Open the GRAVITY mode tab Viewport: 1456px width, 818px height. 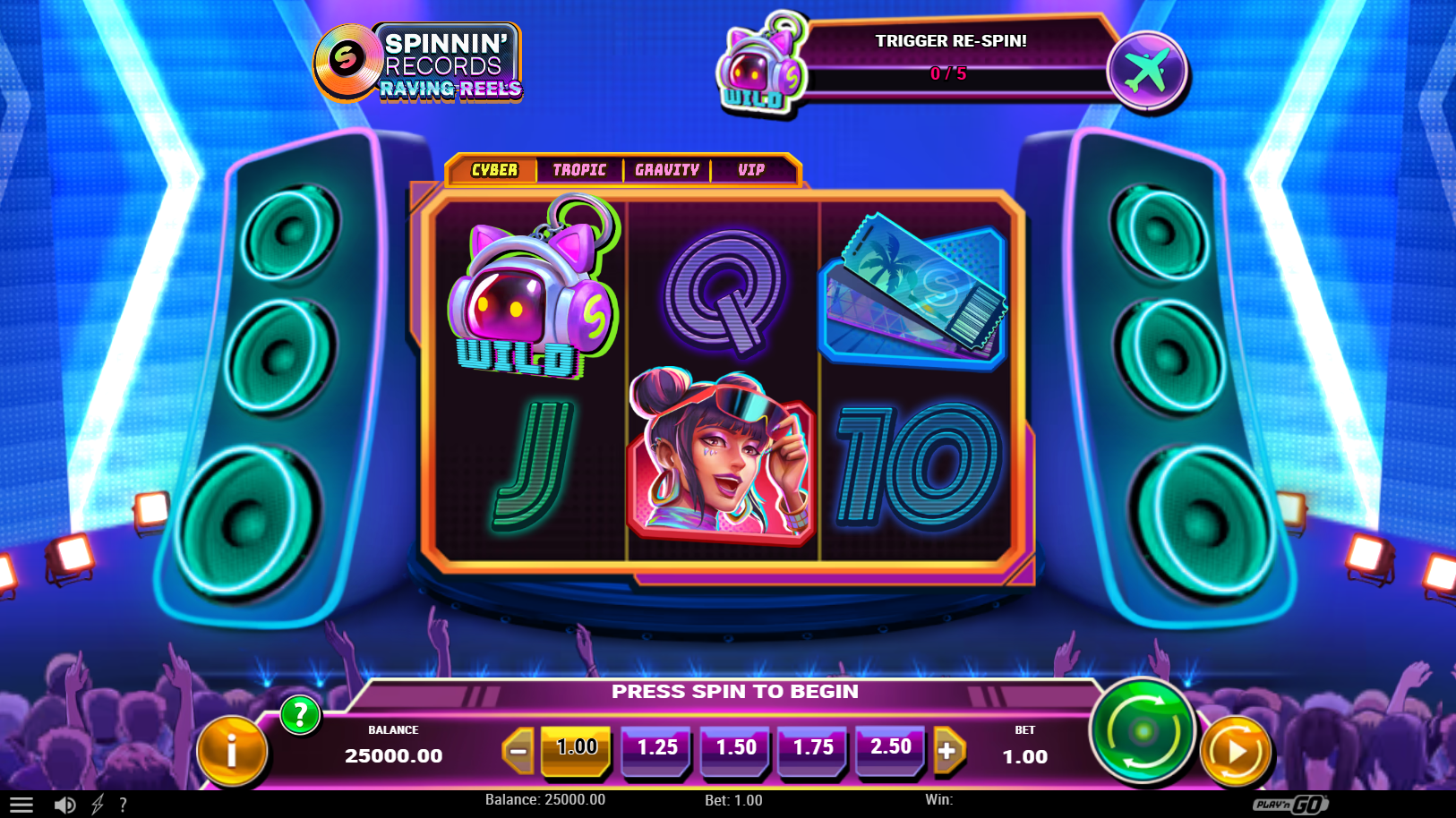click(666, 169)
